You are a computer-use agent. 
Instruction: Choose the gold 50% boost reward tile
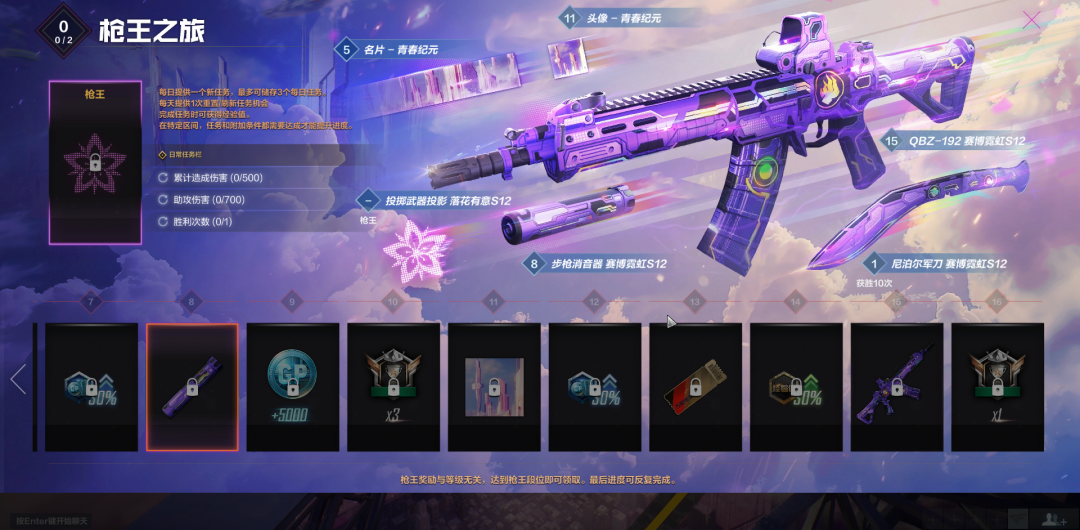796,386
